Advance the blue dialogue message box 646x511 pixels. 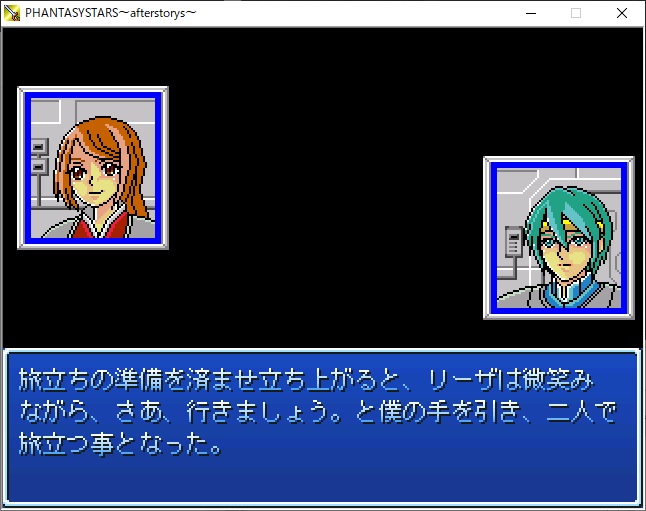coord(322,426)
